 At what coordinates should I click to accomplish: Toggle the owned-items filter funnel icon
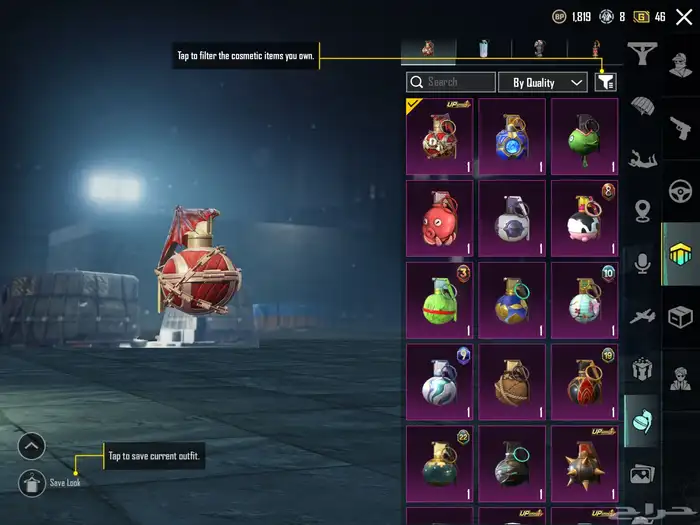(605, 82)
